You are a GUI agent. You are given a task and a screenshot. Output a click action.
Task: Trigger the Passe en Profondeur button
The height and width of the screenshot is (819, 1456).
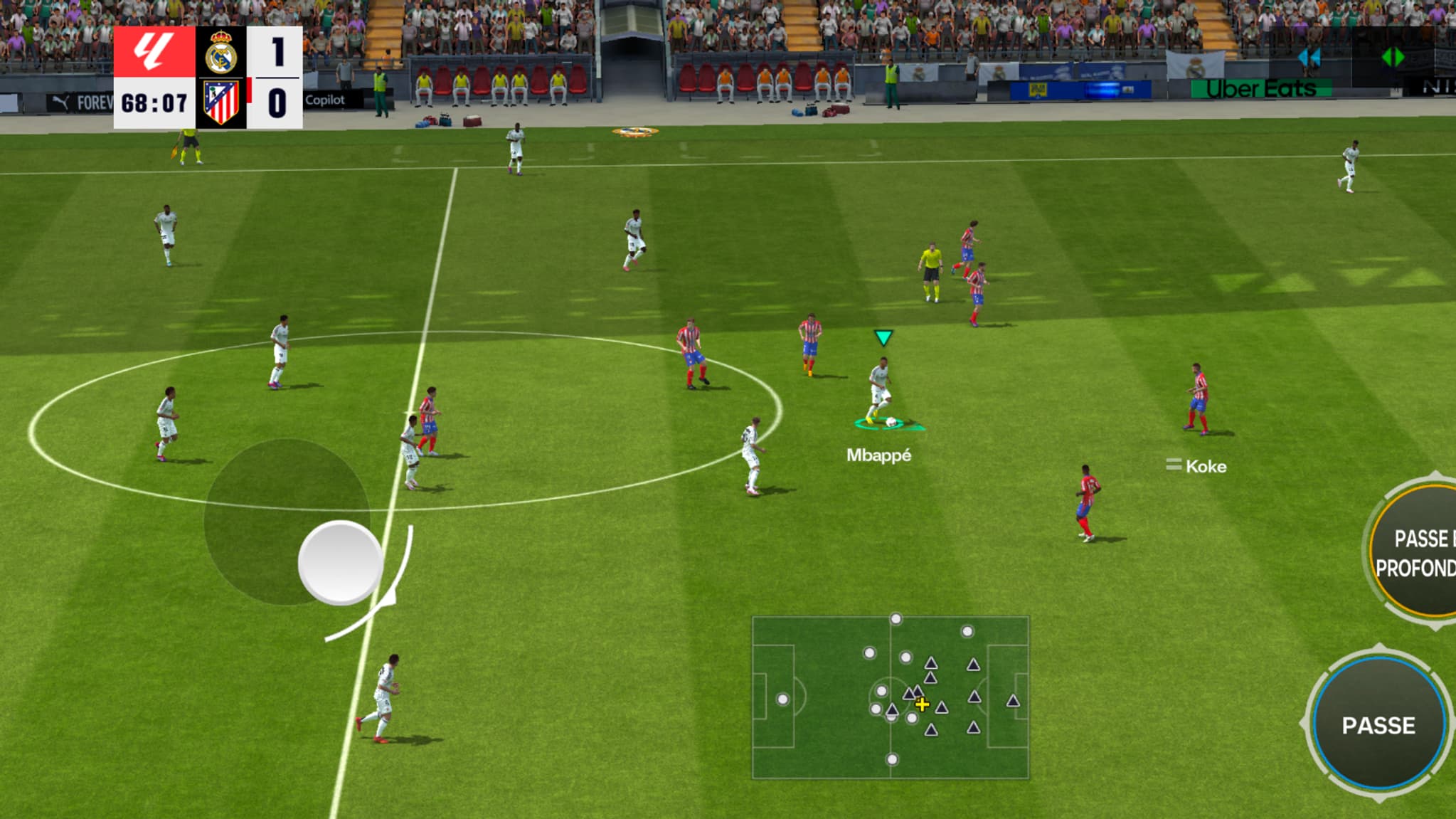[x=1415, y=551]
